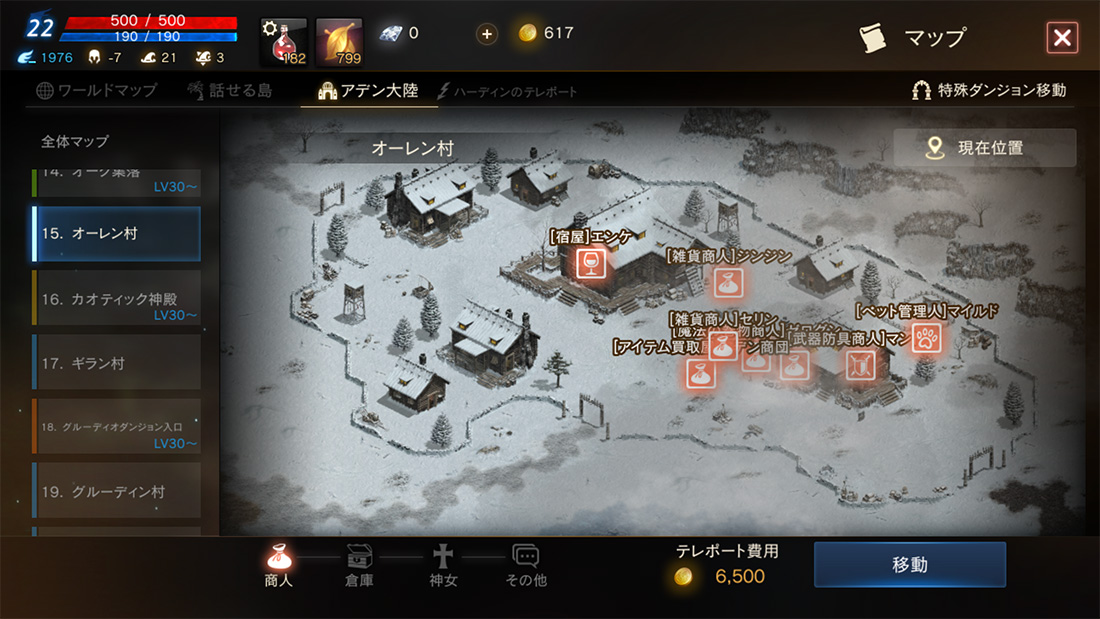Click the 宿屋 エンケ wine glass marker

click(591, 263)
